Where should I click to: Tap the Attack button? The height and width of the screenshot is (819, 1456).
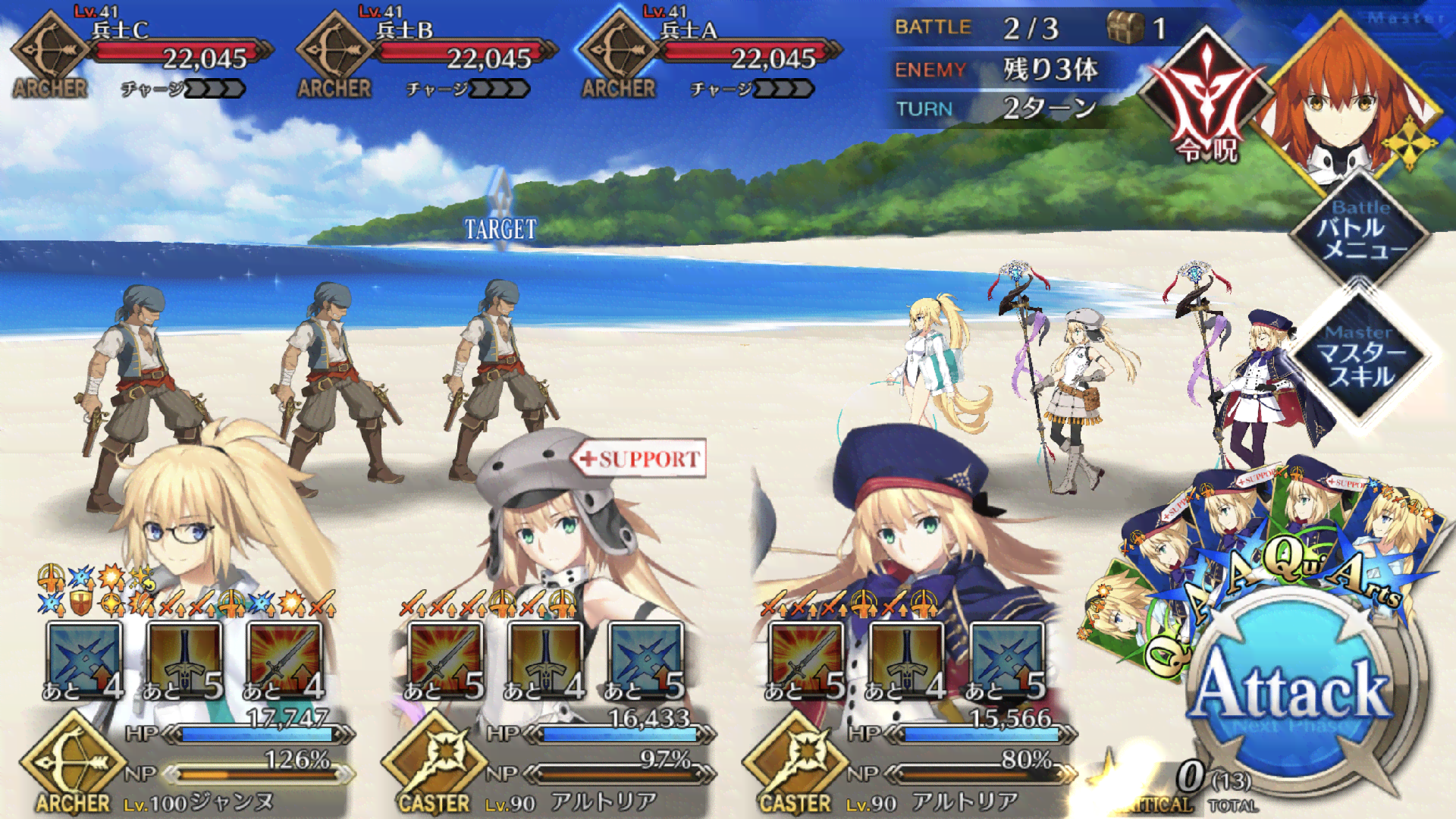(x=1291, y=689)
